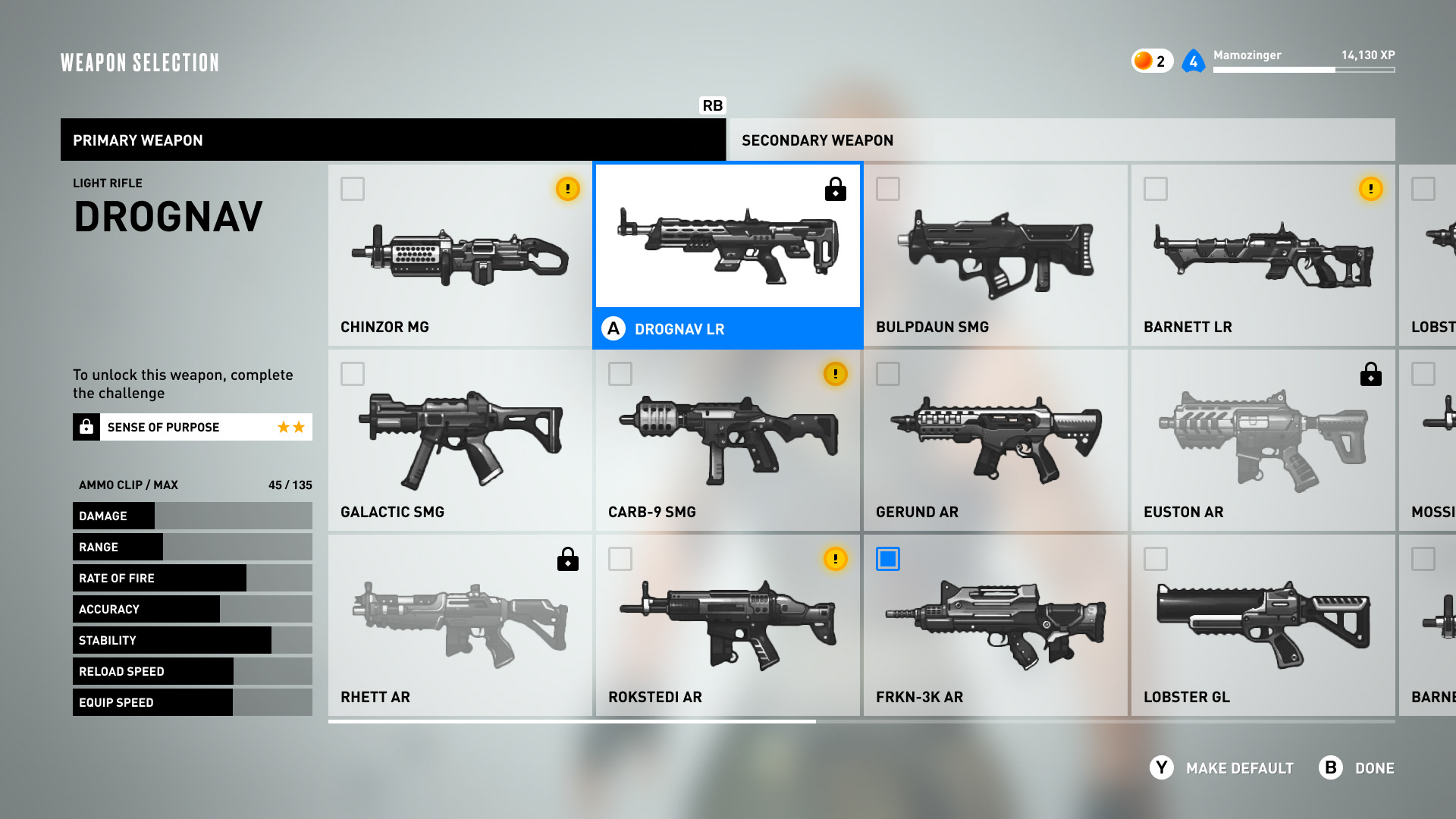Select the locked Drognav LR tile

click(x=727, y=256)
